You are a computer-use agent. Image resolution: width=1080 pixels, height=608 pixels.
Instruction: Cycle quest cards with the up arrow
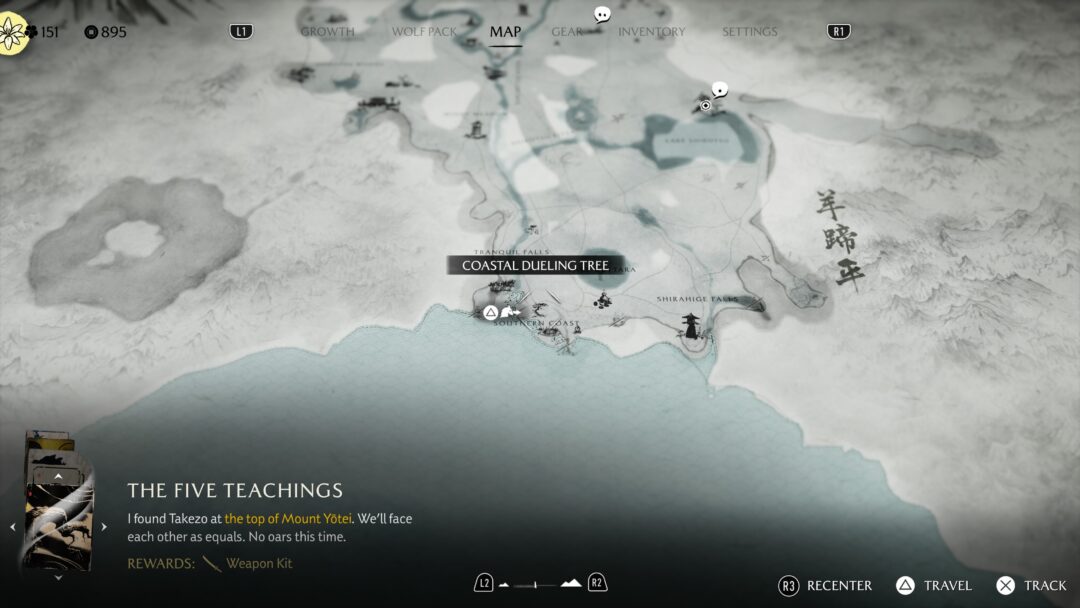click(58, 477)
